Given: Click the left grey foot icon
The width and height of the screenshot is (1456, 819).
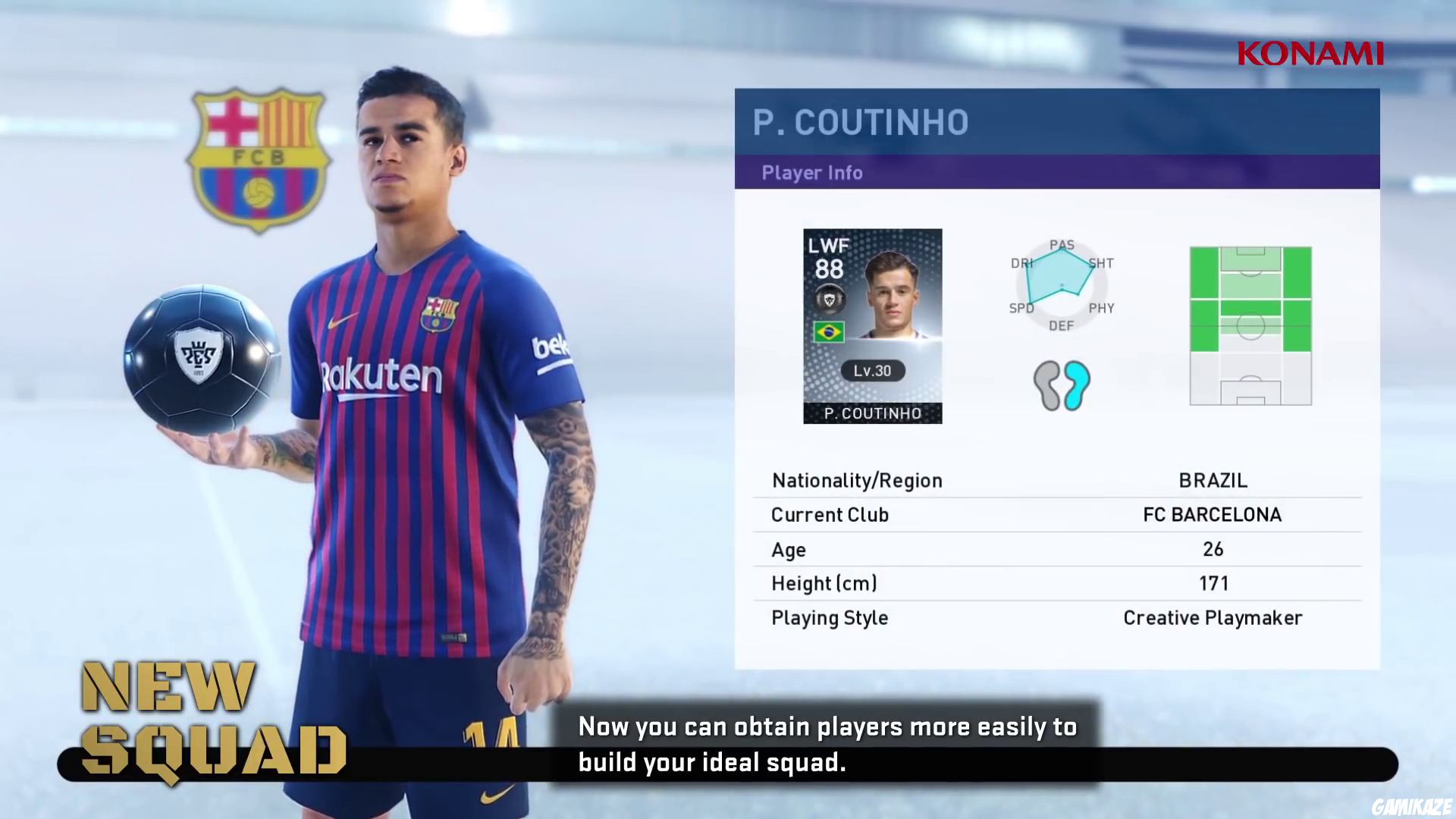Looking at the screenshot, I should 1048,384.
